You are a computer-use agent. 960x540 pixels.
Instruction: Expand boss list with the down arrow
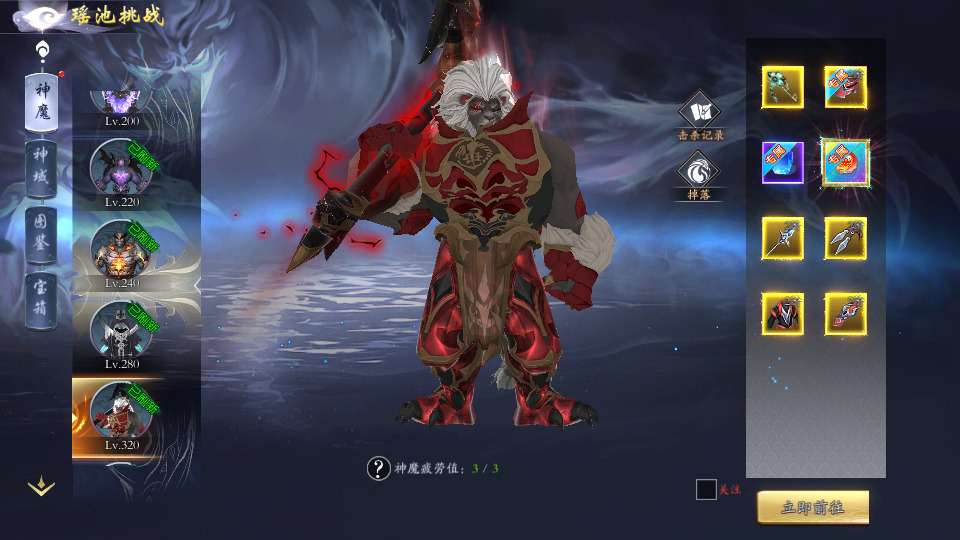41,487
